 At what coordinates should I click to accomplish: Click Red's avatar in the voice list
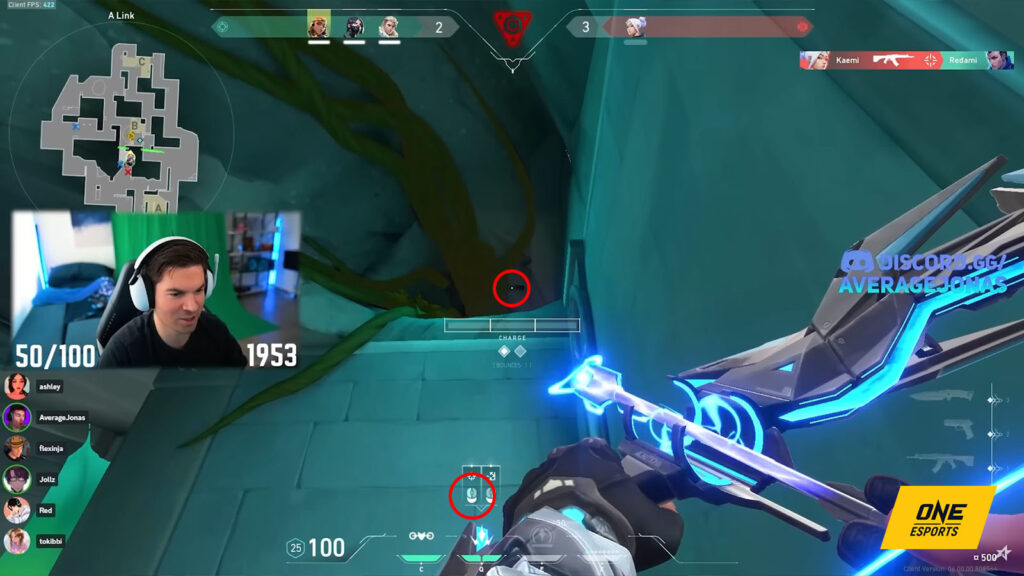tap(17, 510)
